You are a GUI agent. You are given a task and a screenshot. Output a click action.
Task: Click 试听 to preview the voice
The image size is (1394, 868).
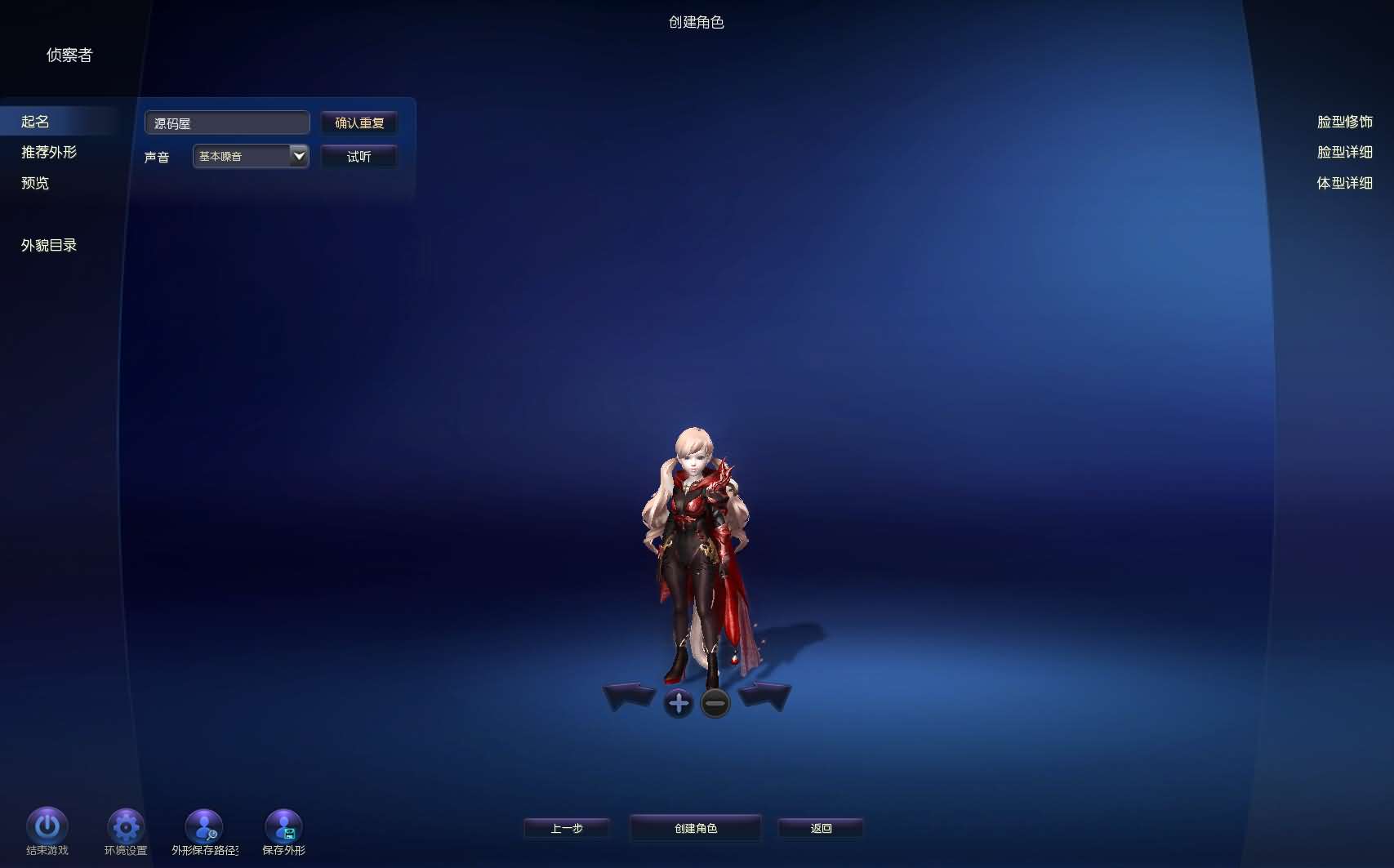359,156
